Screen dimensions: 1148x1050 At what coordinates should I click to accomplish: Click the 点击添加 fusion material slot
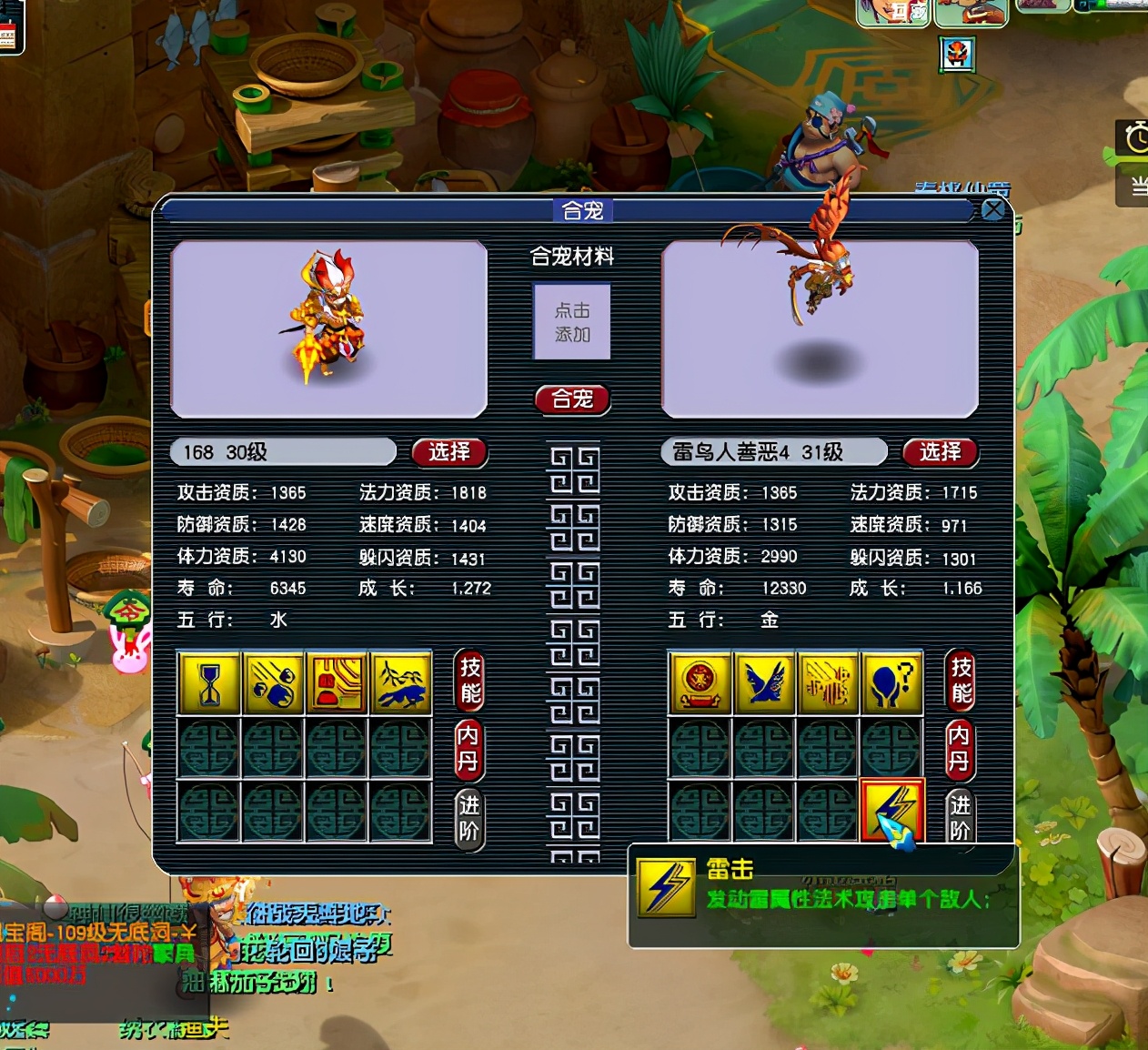572,322
